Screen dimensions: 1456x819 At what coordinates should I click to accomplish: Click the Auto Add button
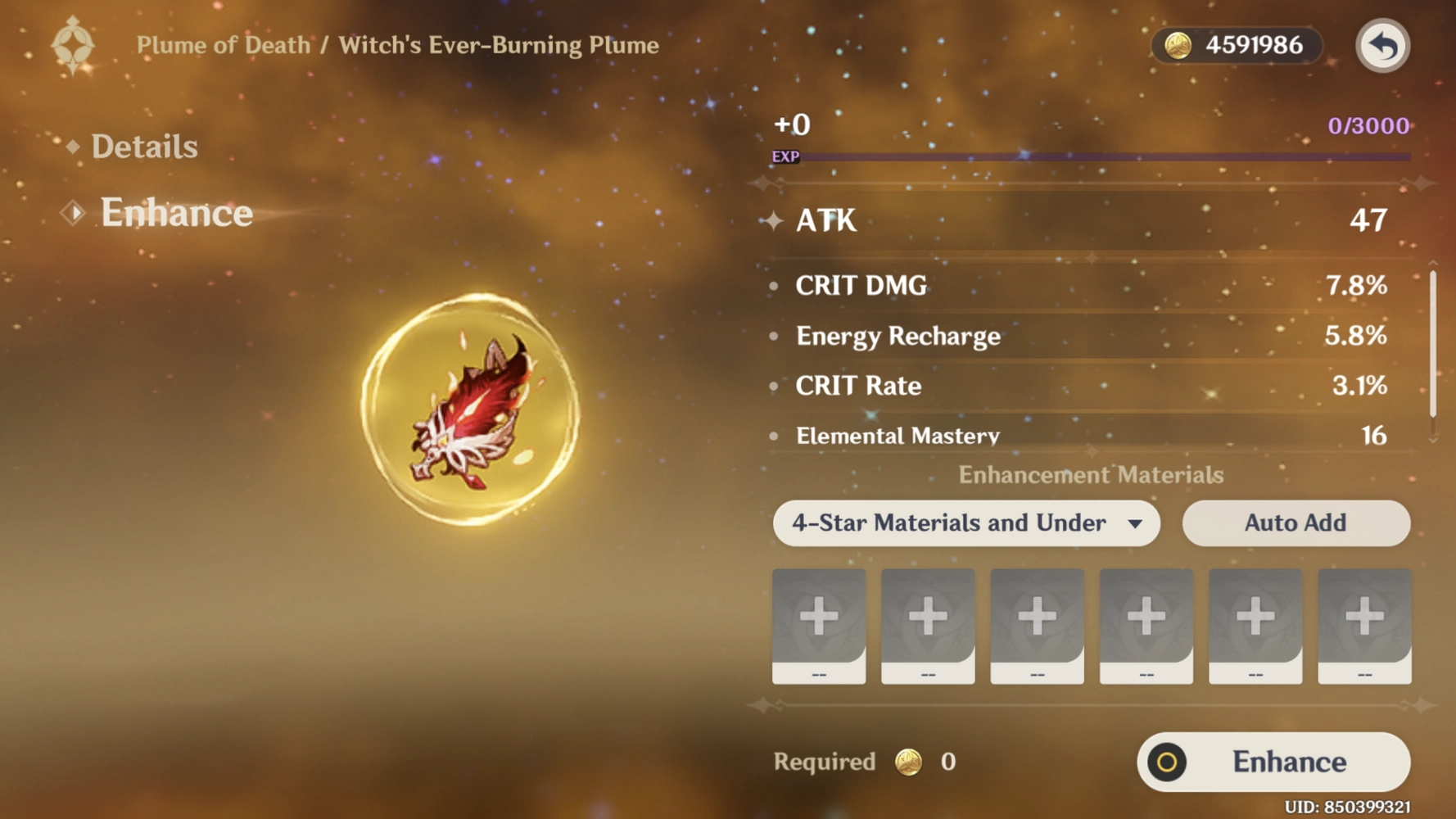pyautogui.click(x=1295, y=523)
